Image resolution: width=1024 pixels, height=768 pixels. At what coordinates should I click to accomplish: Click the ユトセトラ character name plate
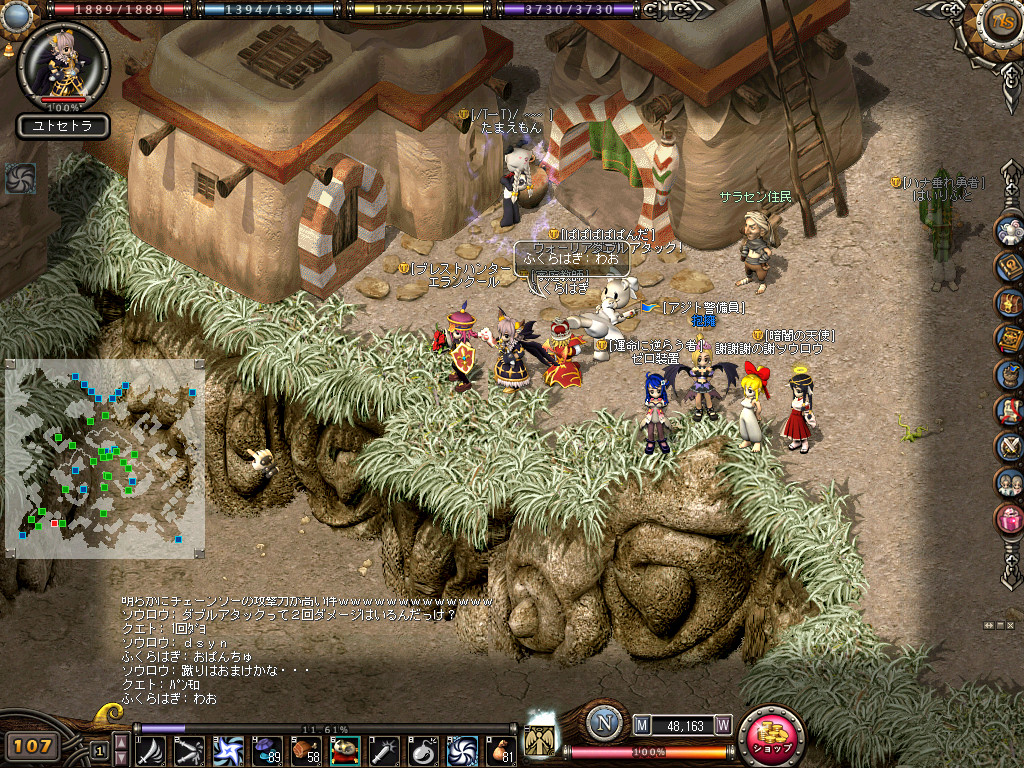point(63,127)
